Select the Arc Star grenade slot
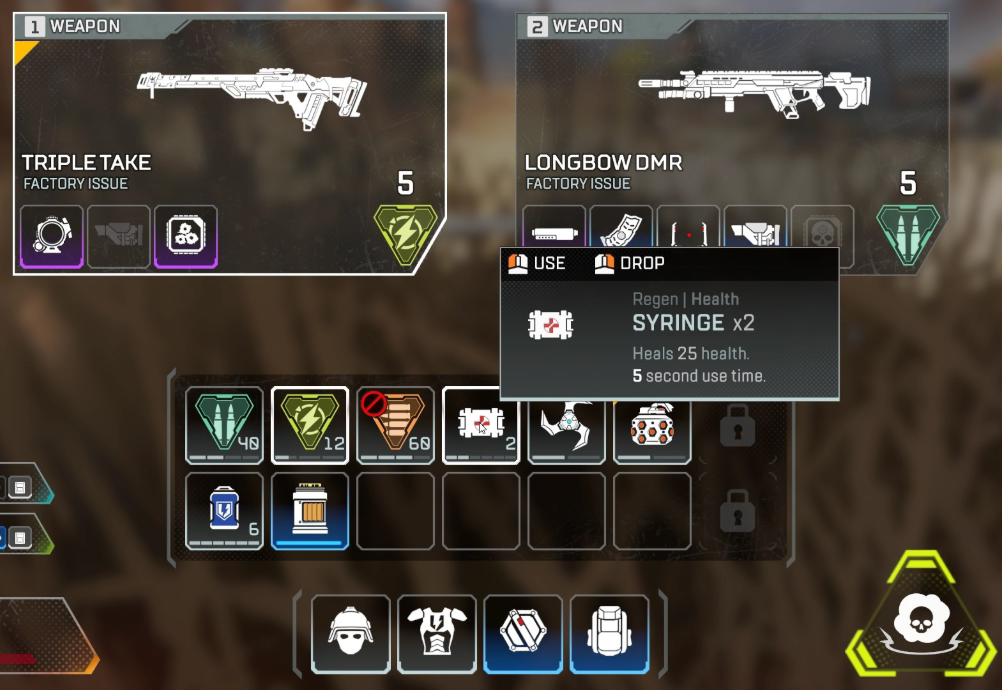The width and height of the screenshot is (1002, 690). 566,426
